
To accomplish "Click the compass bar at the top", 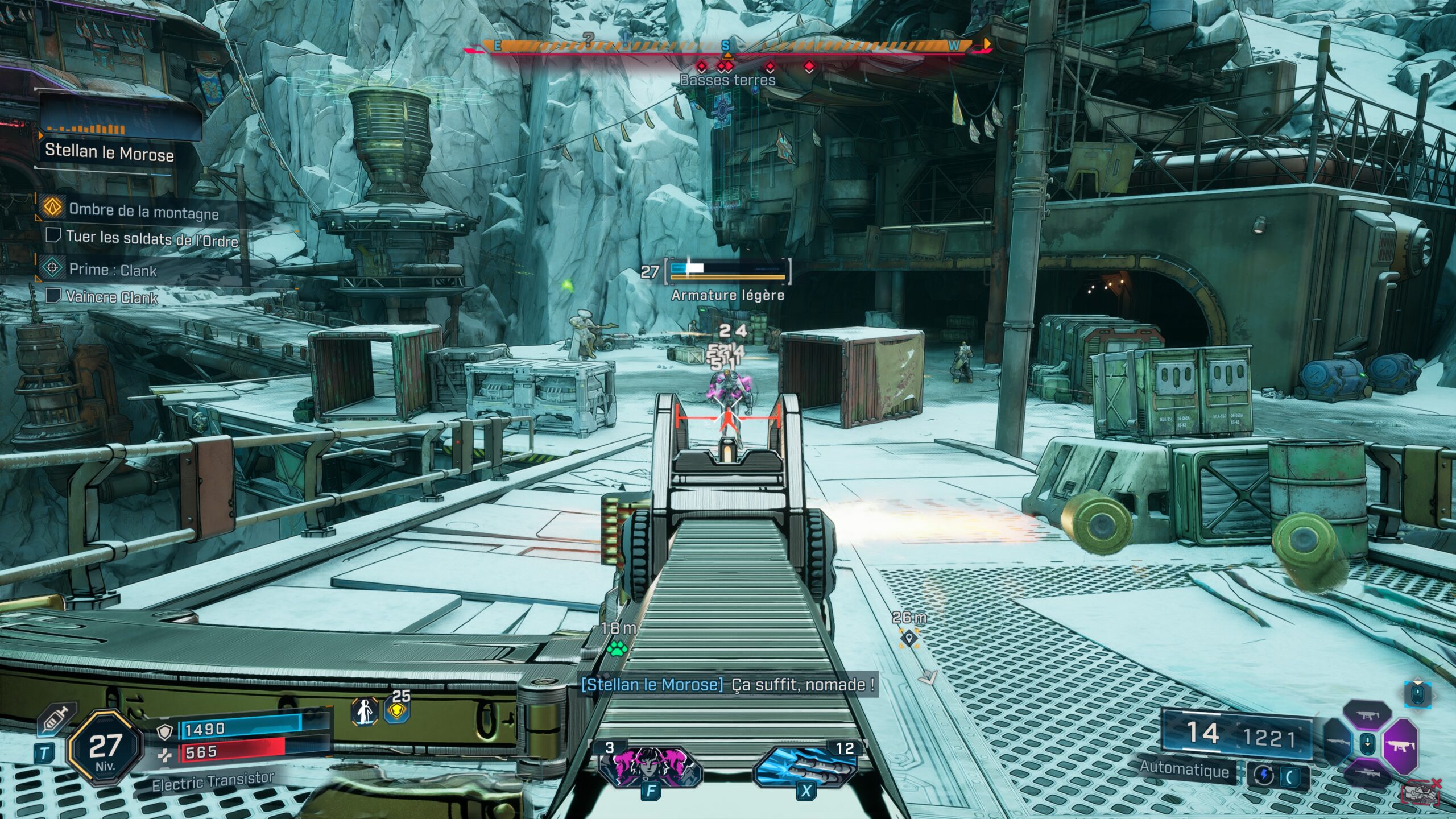I will [726, 46].
